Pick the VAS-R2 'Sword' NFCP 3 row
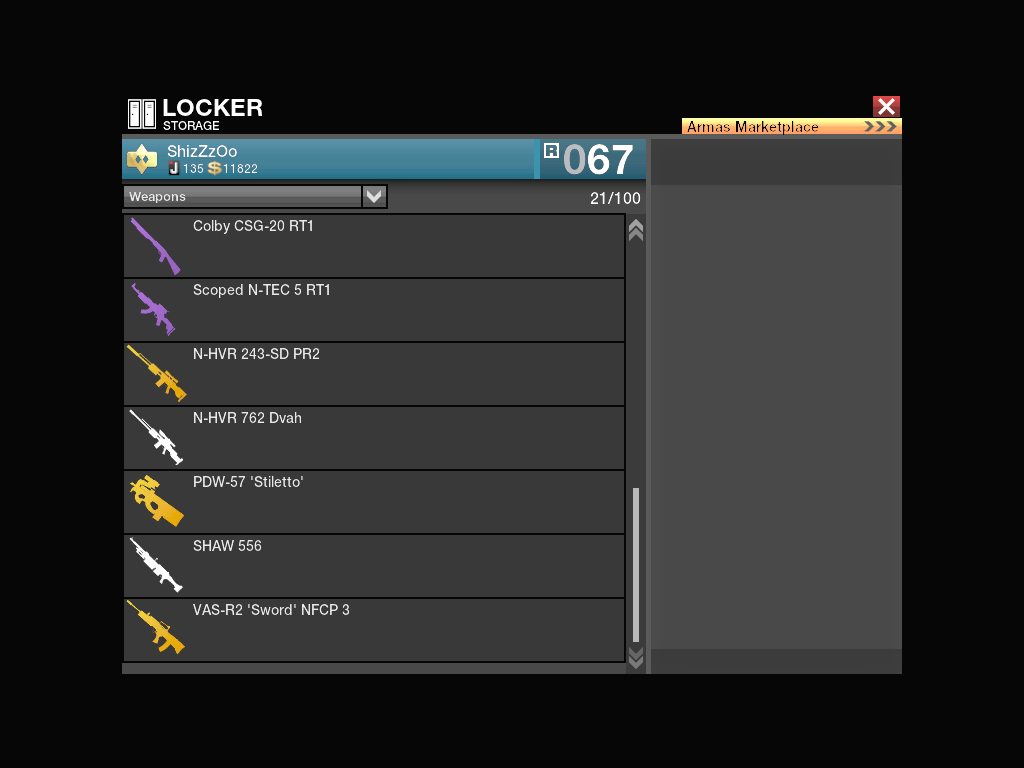The image size is (1024, 768). (374, 630)
